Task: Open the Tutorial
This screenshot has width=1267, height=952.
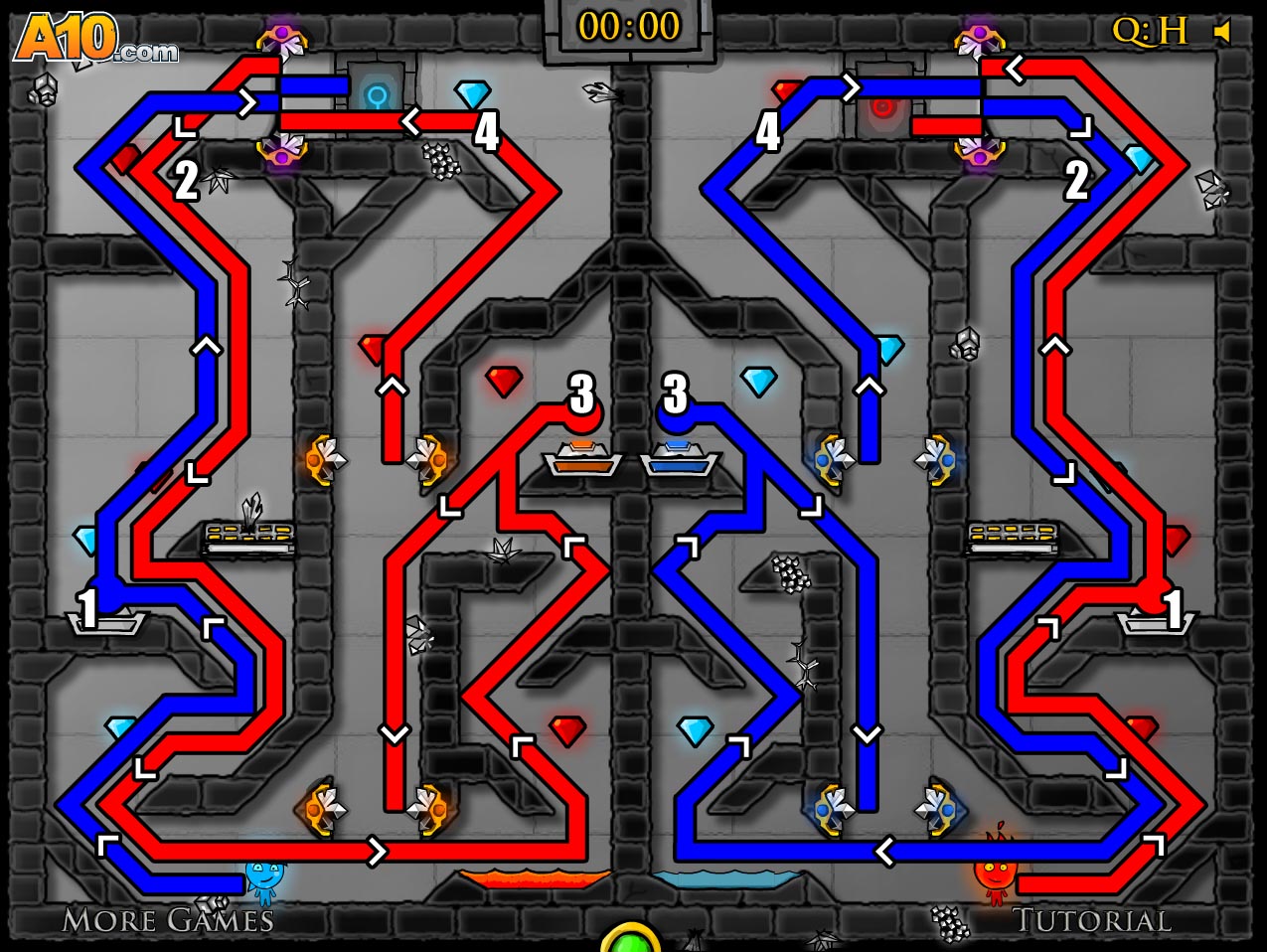Action: click(x=1091, y=921)
